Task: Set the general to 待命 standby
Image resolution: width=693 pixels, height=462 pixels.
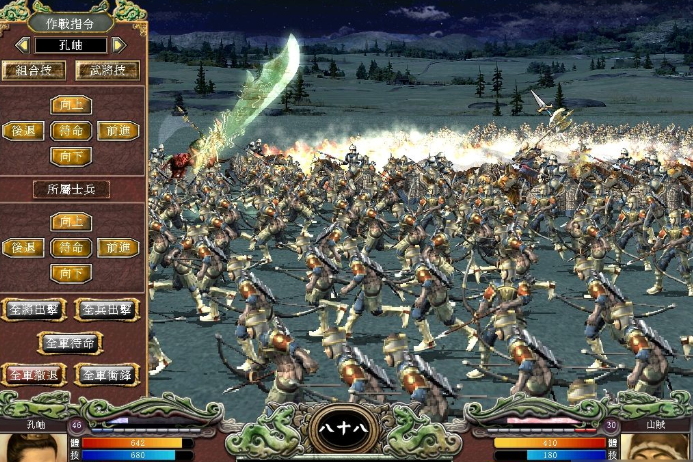Action: [70, 130]
